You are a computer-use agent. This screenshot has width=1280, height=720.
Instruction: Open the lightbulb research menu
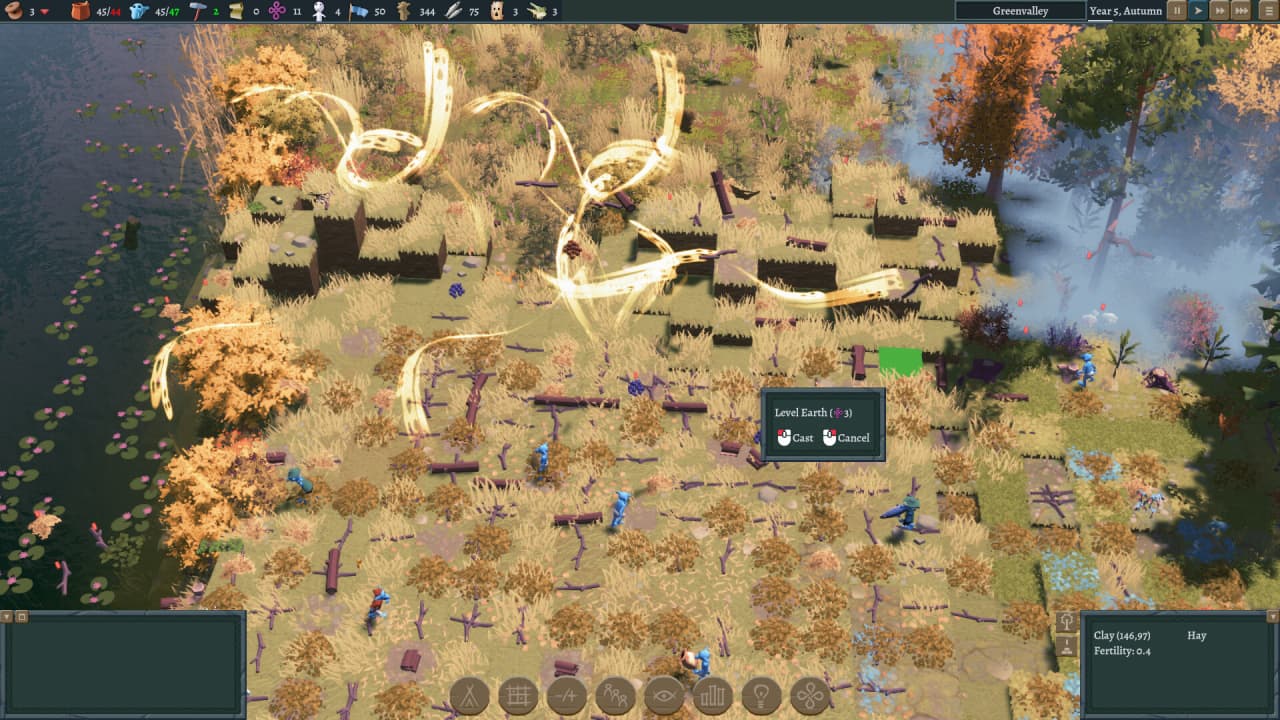point(762,696)
